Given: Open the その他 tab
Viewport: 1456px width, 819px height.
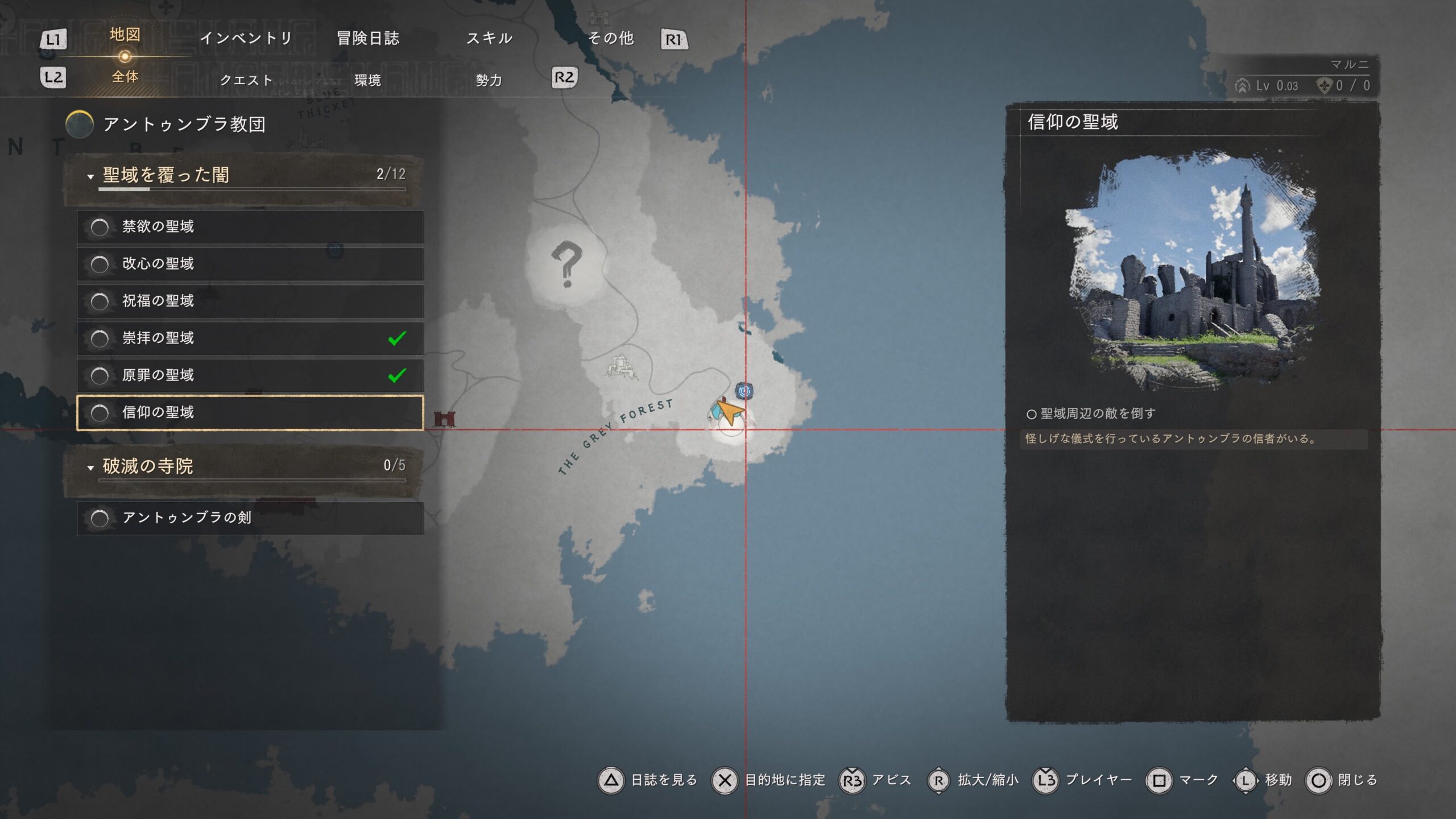Looking at the screenshot, I should pos(611,38).
